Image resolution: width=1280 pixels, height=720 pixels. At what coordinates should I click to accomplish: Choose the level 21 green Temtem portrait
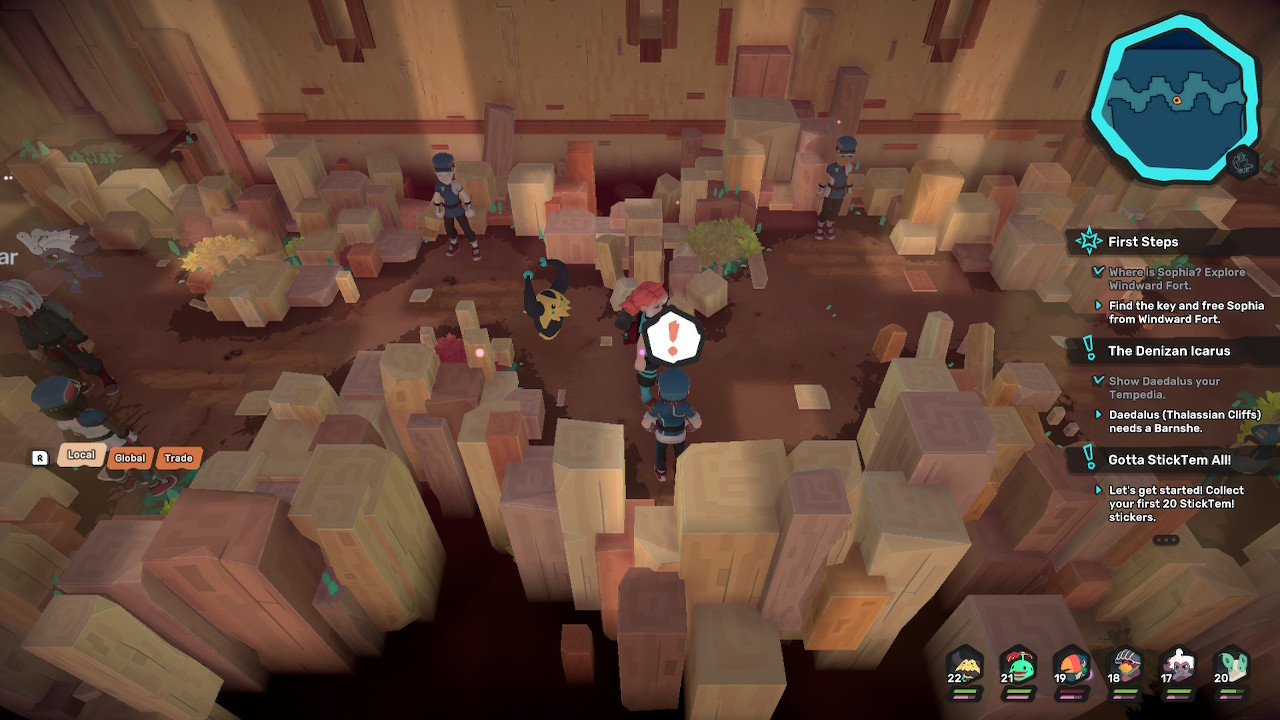[1018, 668]
